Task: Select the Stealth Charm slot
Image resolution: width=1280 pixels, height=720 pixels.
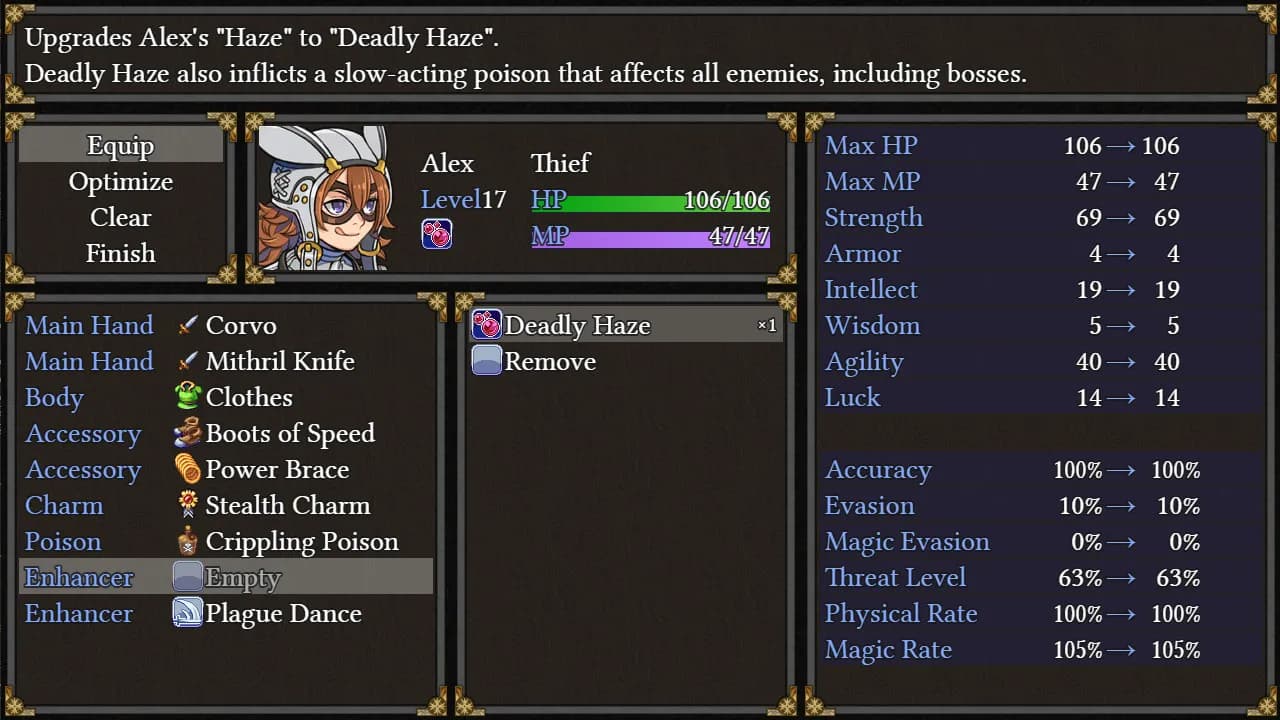Action: pyautogui.click(x=226, y=506)
